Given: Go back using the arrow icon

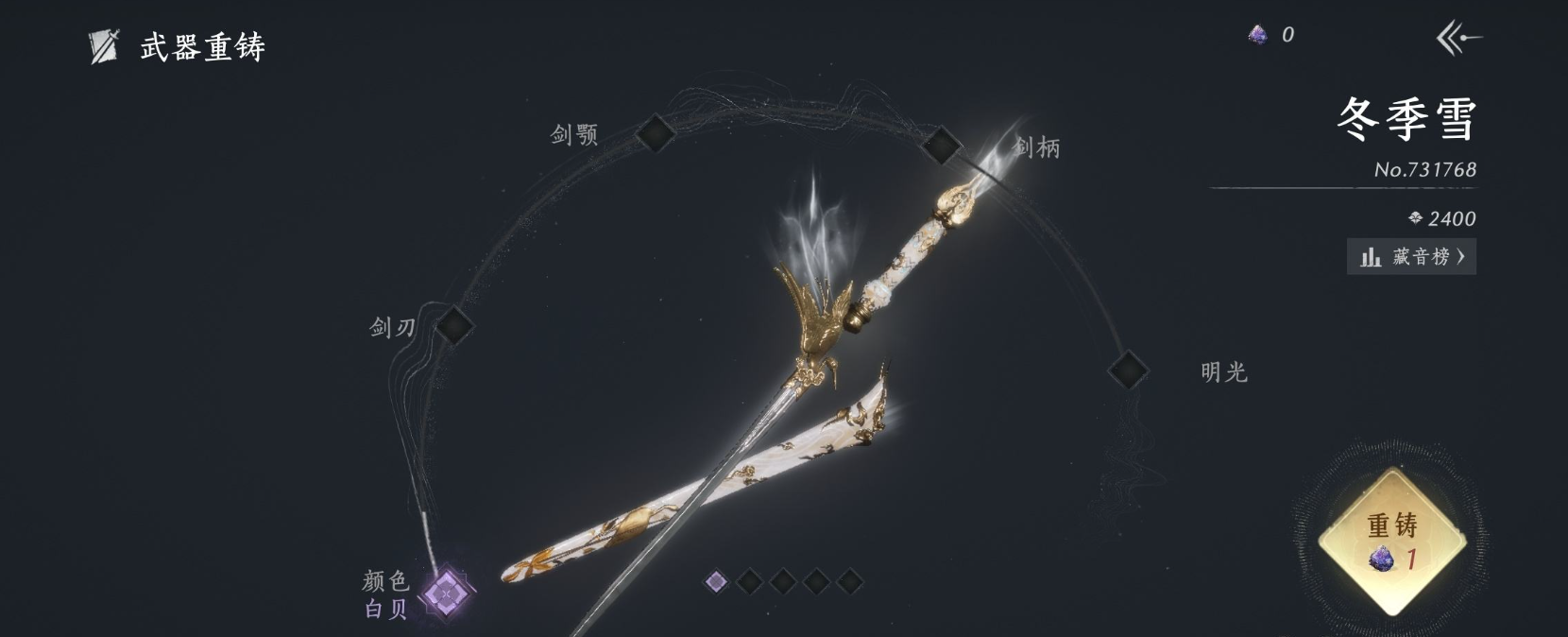Looking at the screenshot, I should (1458, 39).
